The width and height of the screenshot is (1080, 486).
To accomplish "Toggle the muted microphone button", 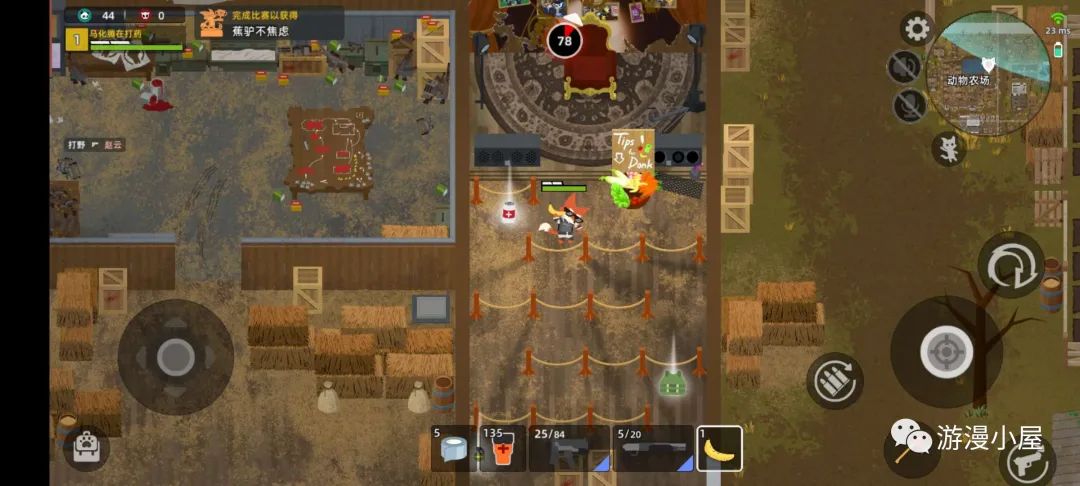I will pos(908,105).
